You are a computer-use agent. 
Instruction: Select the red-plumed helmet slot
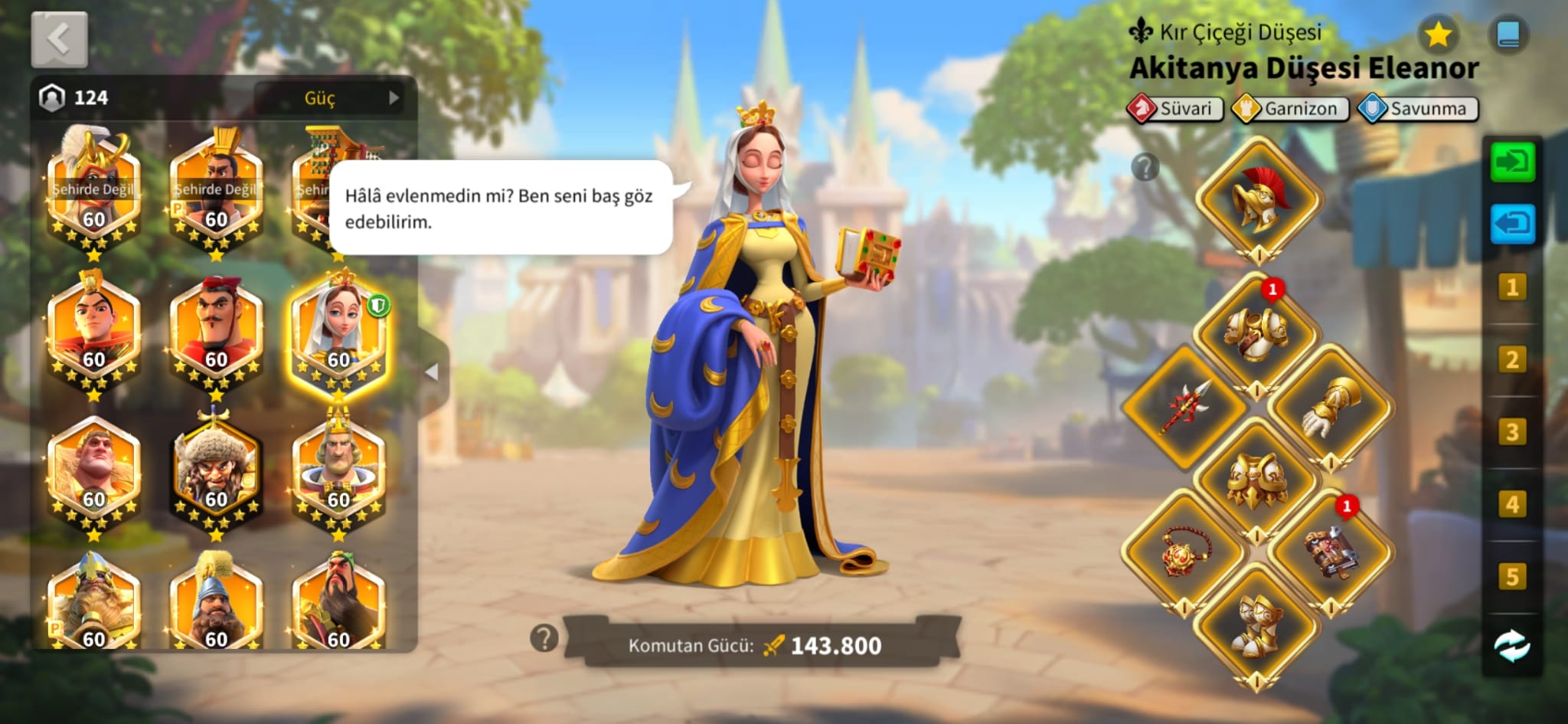1259,199
